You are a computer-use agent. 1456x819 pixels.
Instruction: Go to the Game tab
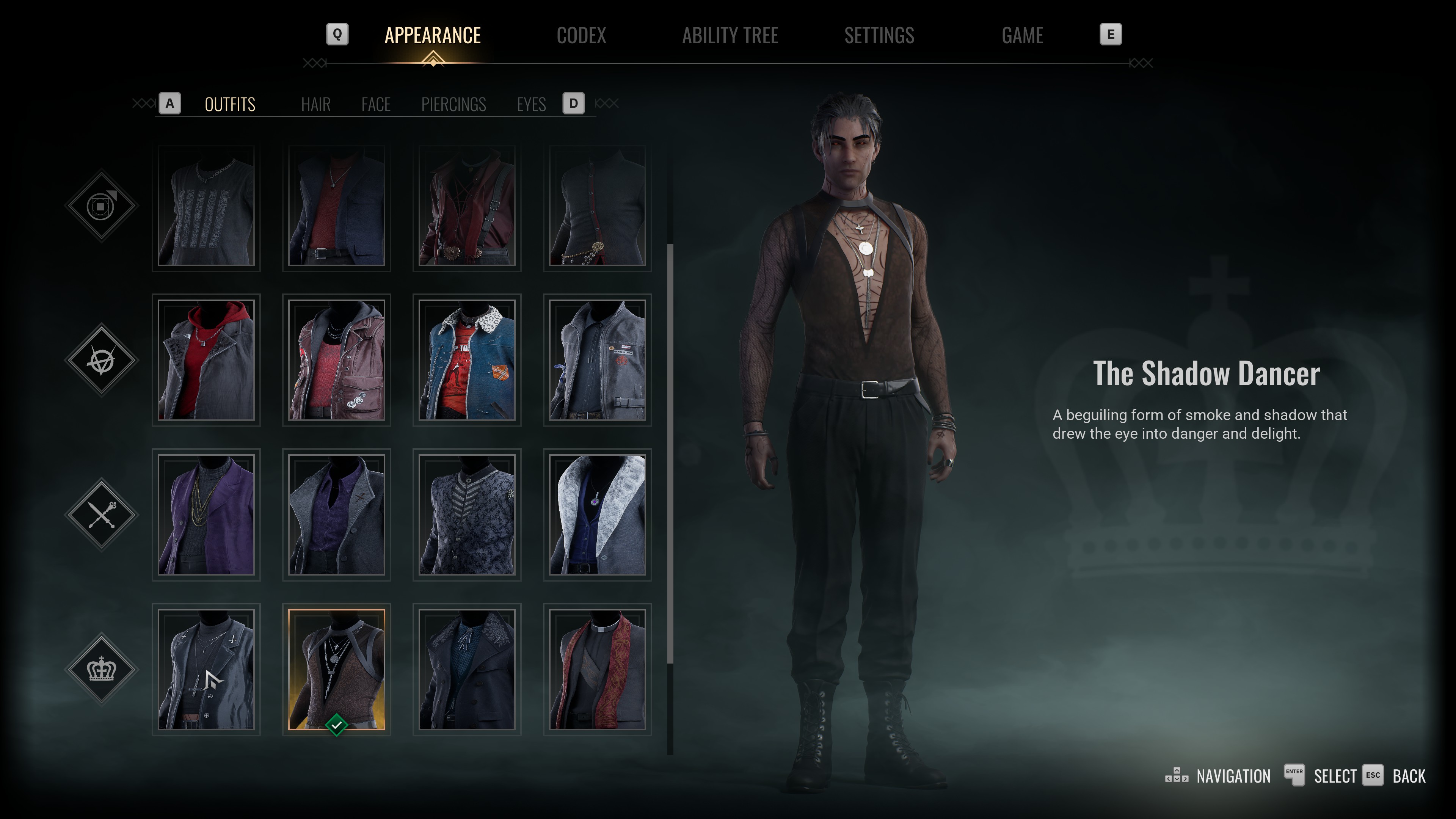click(1022, 36)
